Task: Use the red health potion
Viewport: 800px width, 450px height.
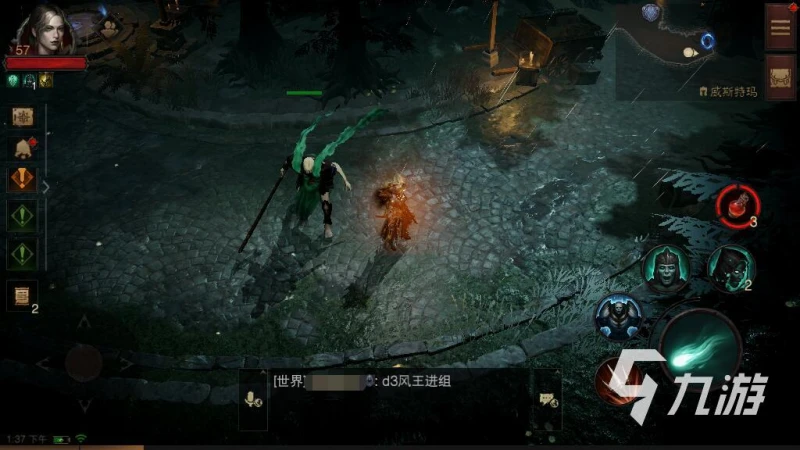Action: coord(734,204)
